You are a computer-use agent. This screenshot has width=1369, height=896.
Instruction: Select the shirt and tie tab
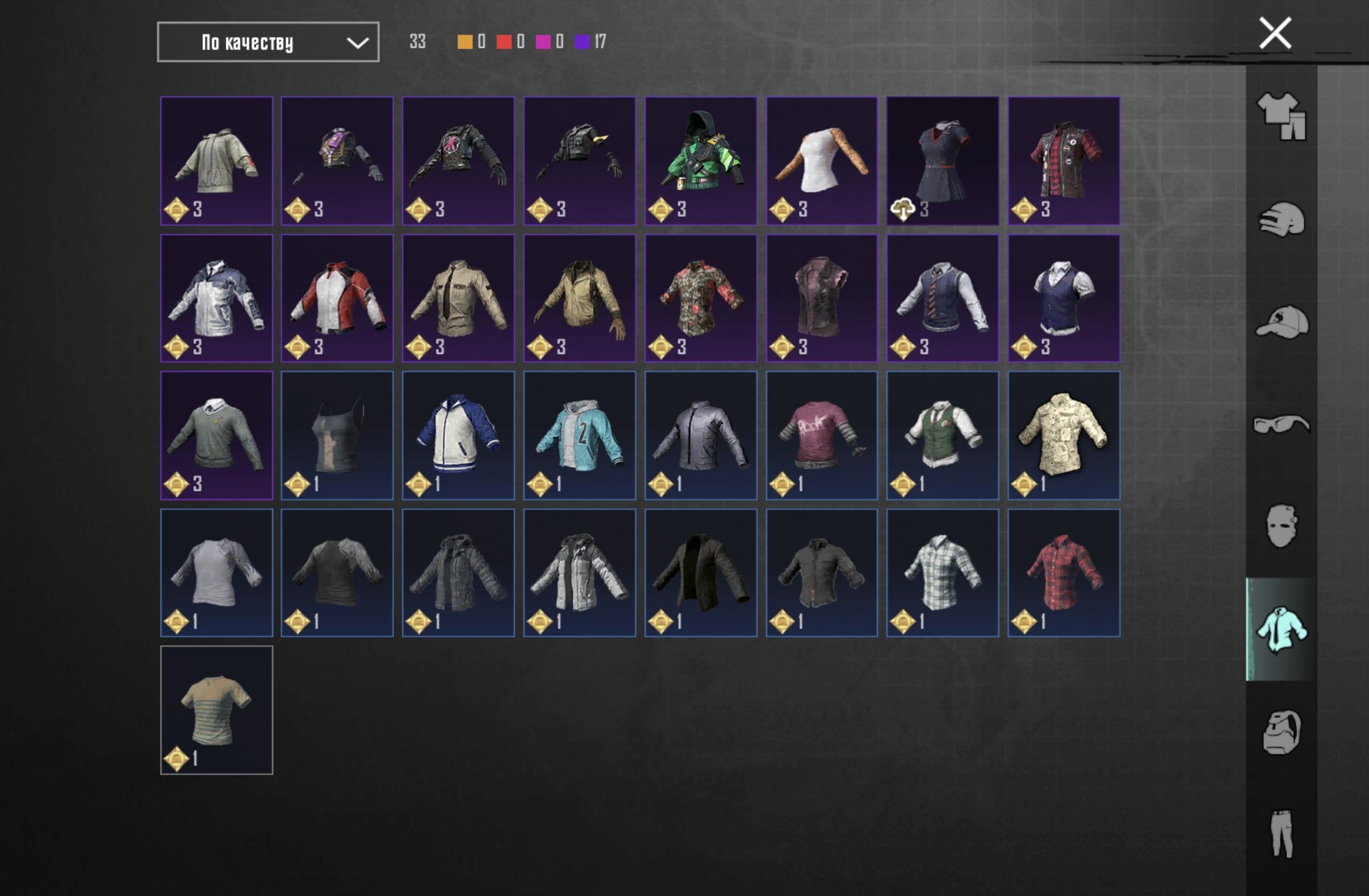click(x=1281, y=630)
